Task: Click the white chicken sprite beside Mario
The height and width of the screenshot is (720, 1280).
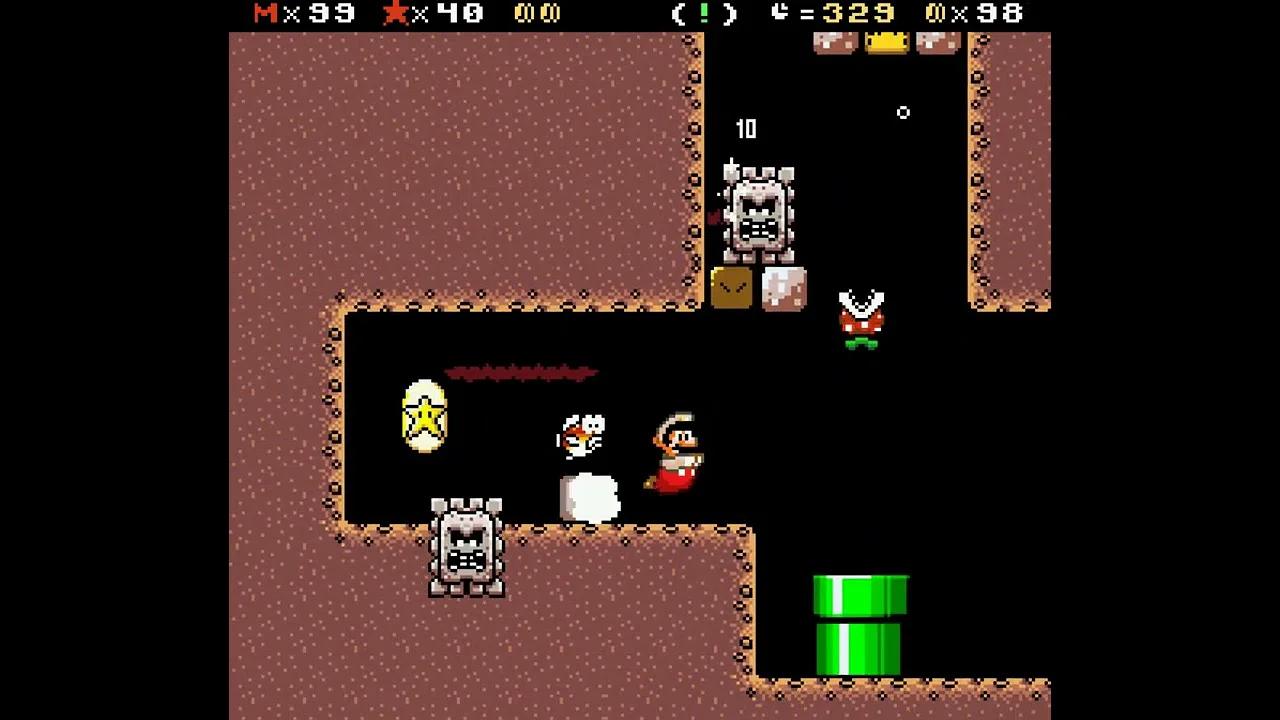Action: pos(583,434)
